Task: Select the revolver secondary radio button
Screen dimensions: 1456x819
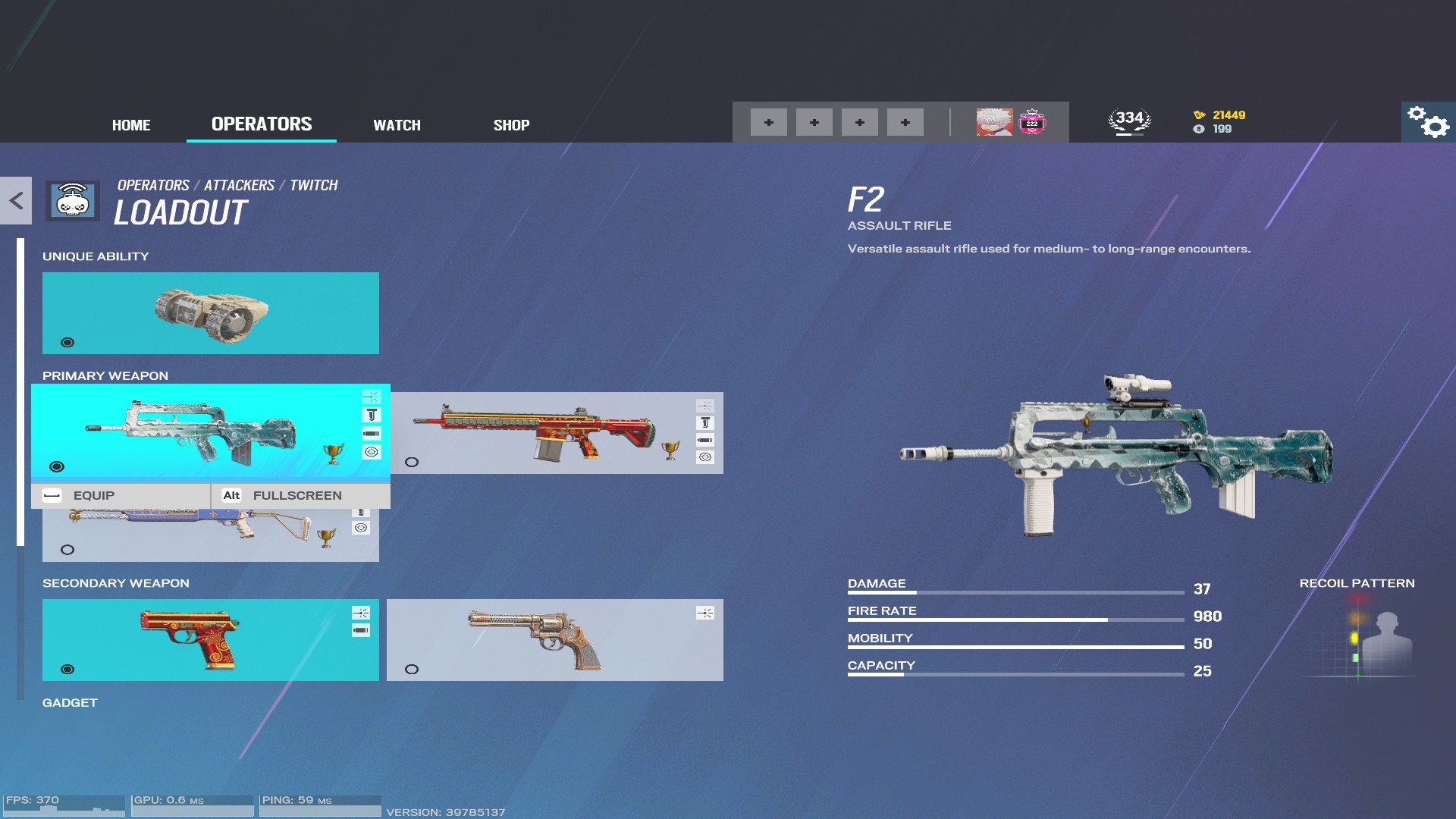Action: [412, 669]
